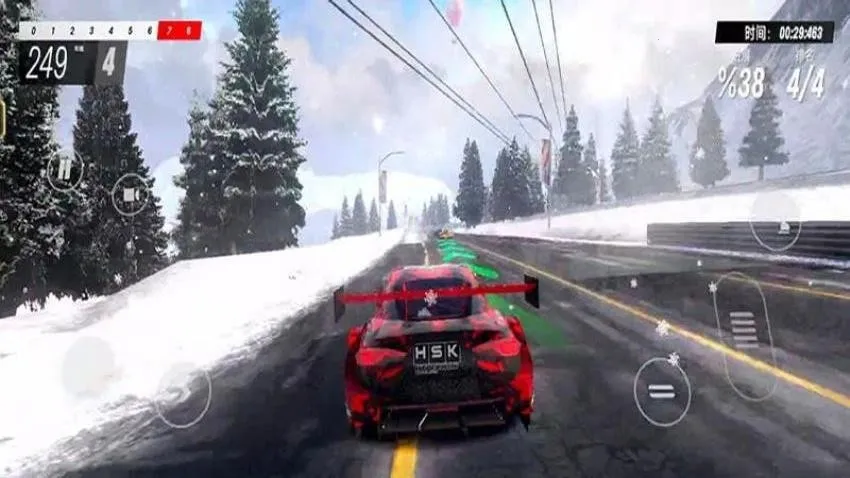Pause the race with the pause button

point(65,169)
